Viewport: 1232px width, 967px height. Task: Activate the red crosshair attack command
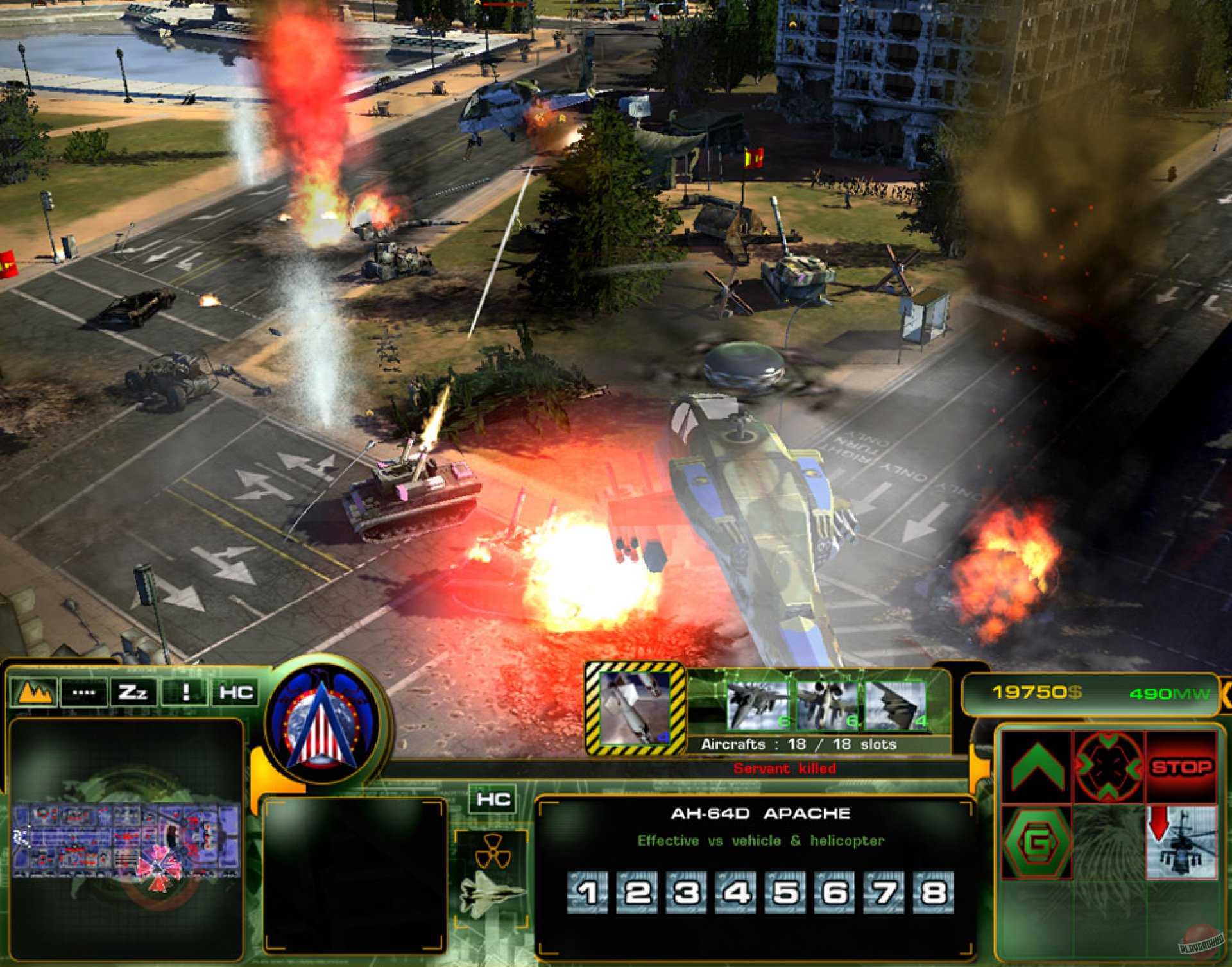(1108, 767)
